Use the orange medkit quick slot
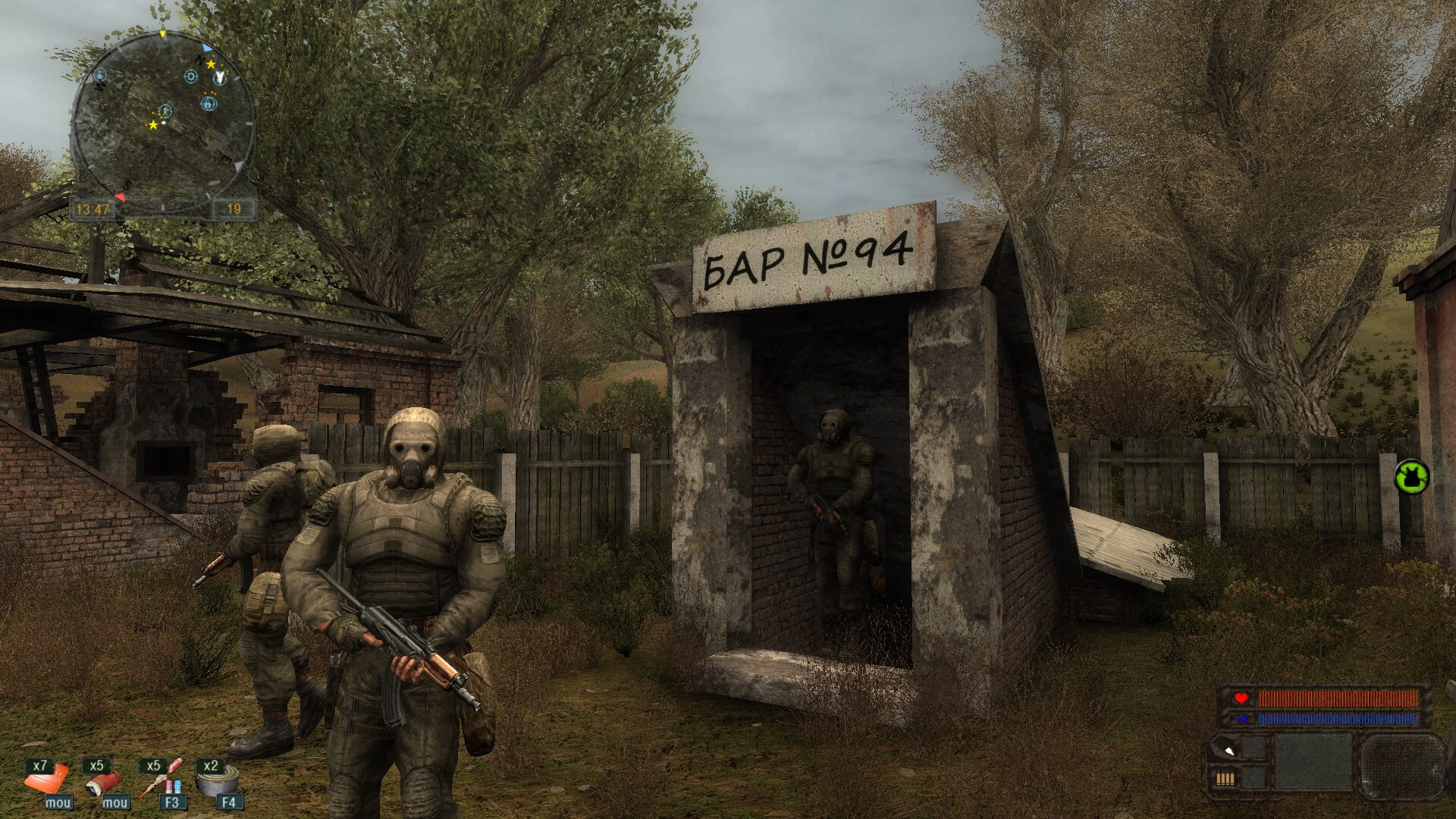1456x819 pixels. pyautogui.click(x=45, y=778)
